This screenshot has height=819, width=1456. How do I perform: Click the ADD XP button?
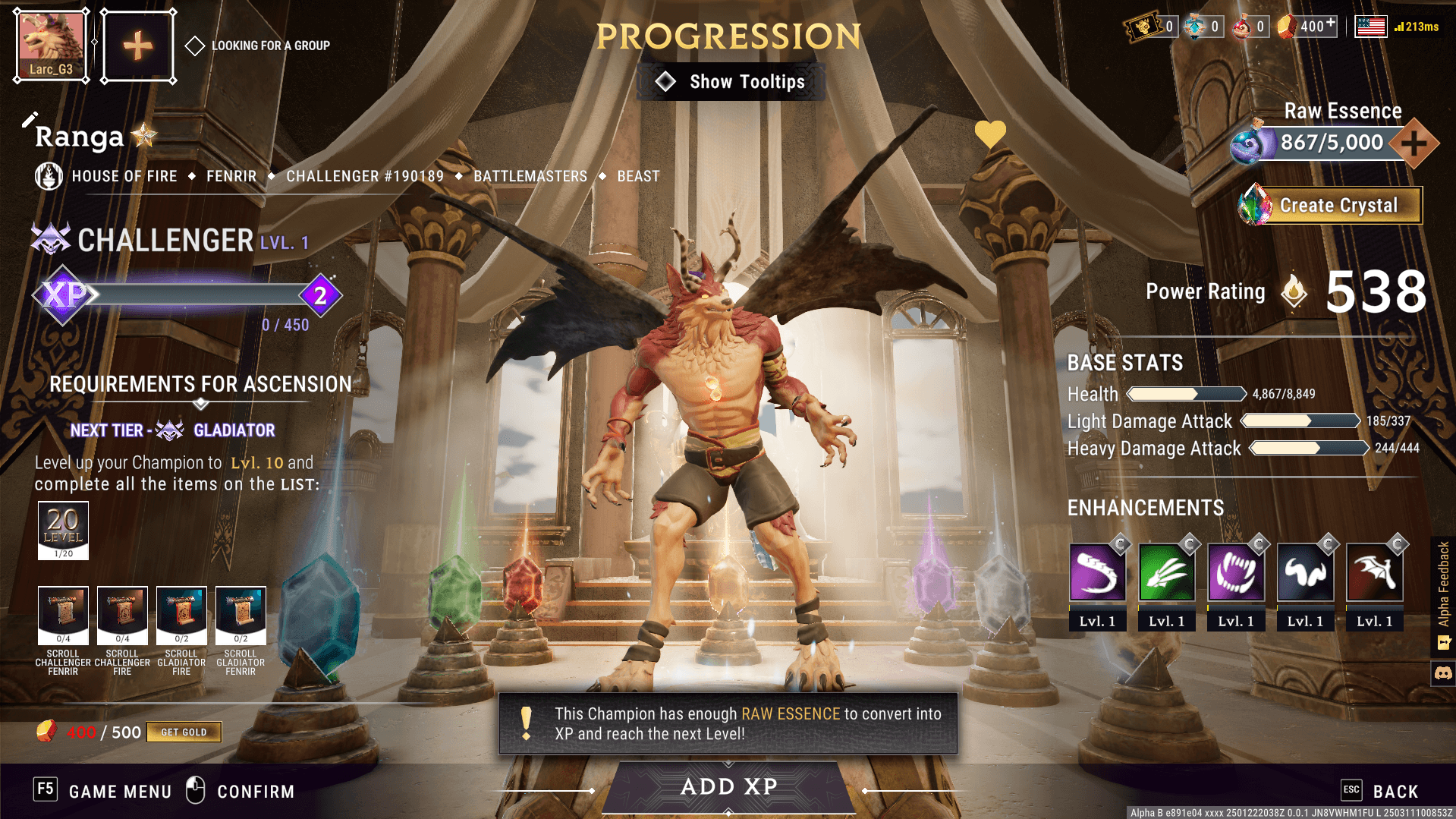[728, 786]
